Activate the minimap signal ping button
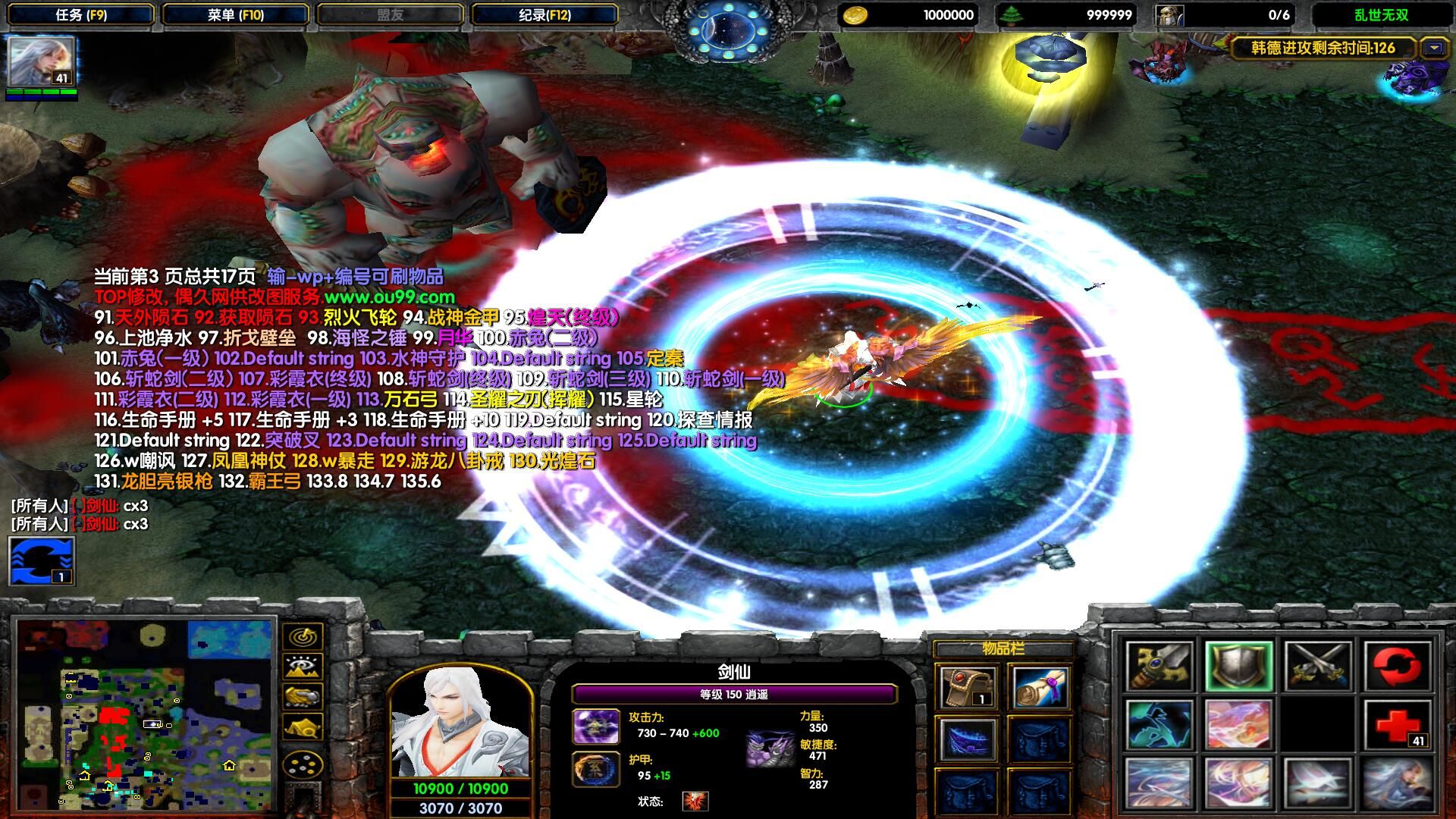This screenshot has width=1456, height=819. [303, 637]
